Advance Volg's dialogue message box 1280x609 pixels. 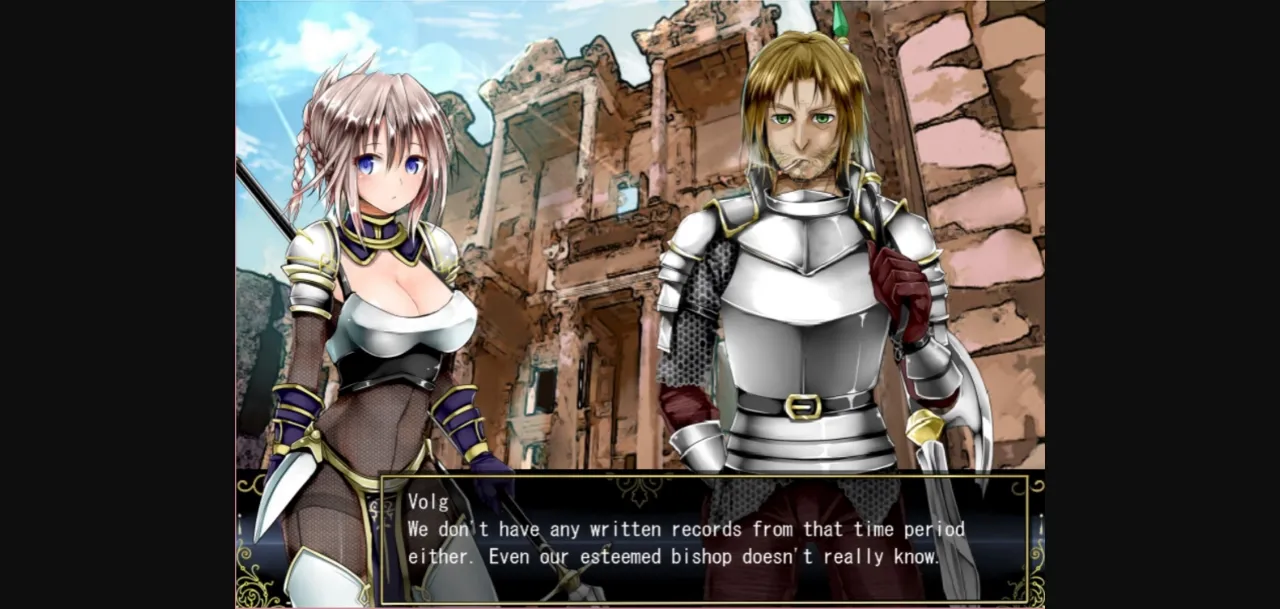[704, 540]
